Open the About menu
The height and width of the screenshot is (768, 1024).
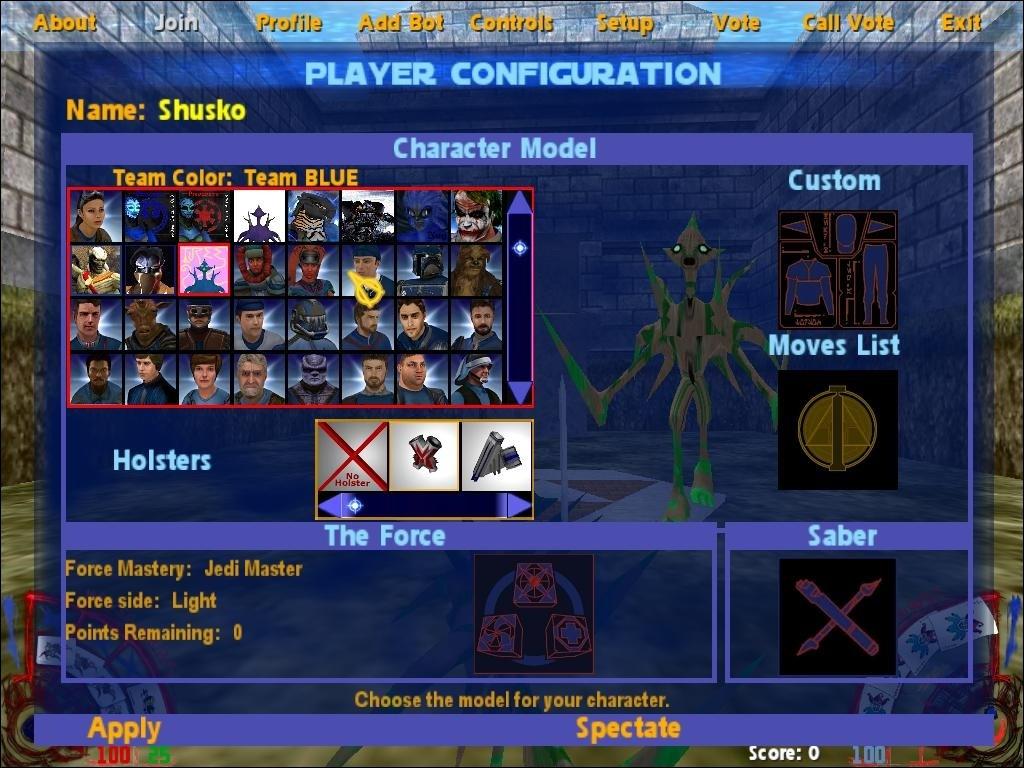click(65, 22)
